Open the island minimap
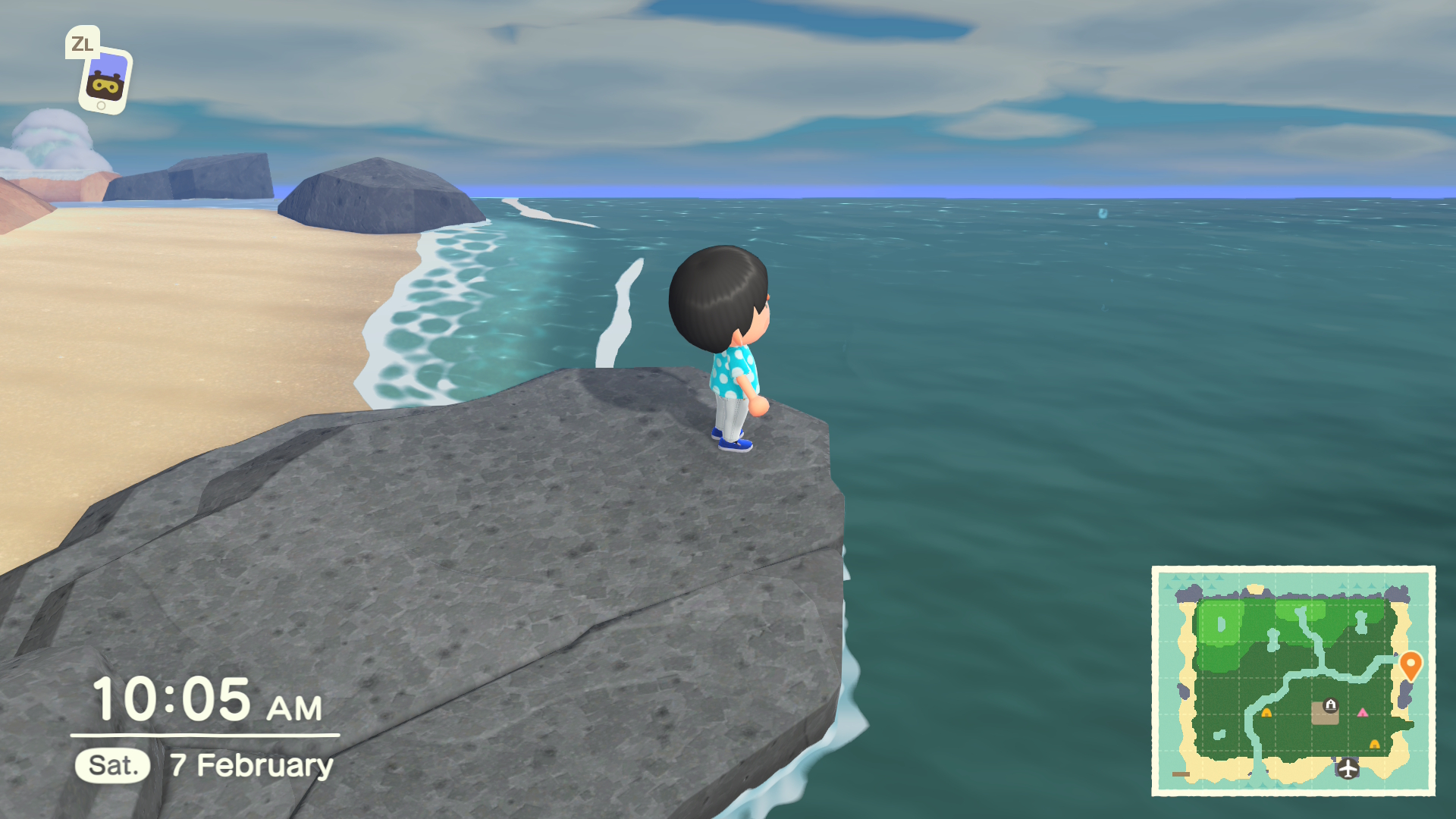The image size is (1456, 819). point(1292,680)
